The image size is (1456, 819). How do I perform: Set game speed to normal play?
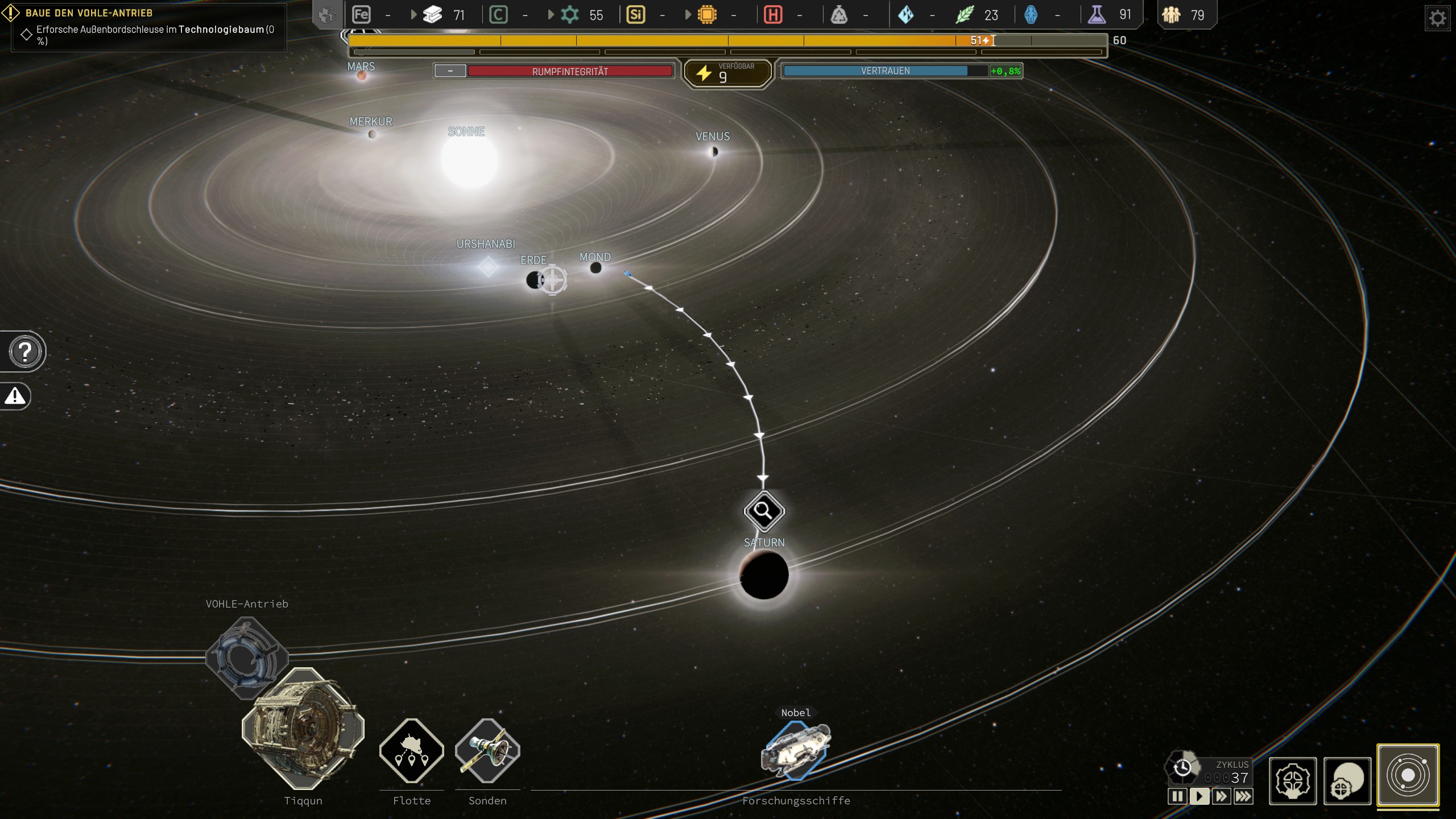coord(1199,796)
